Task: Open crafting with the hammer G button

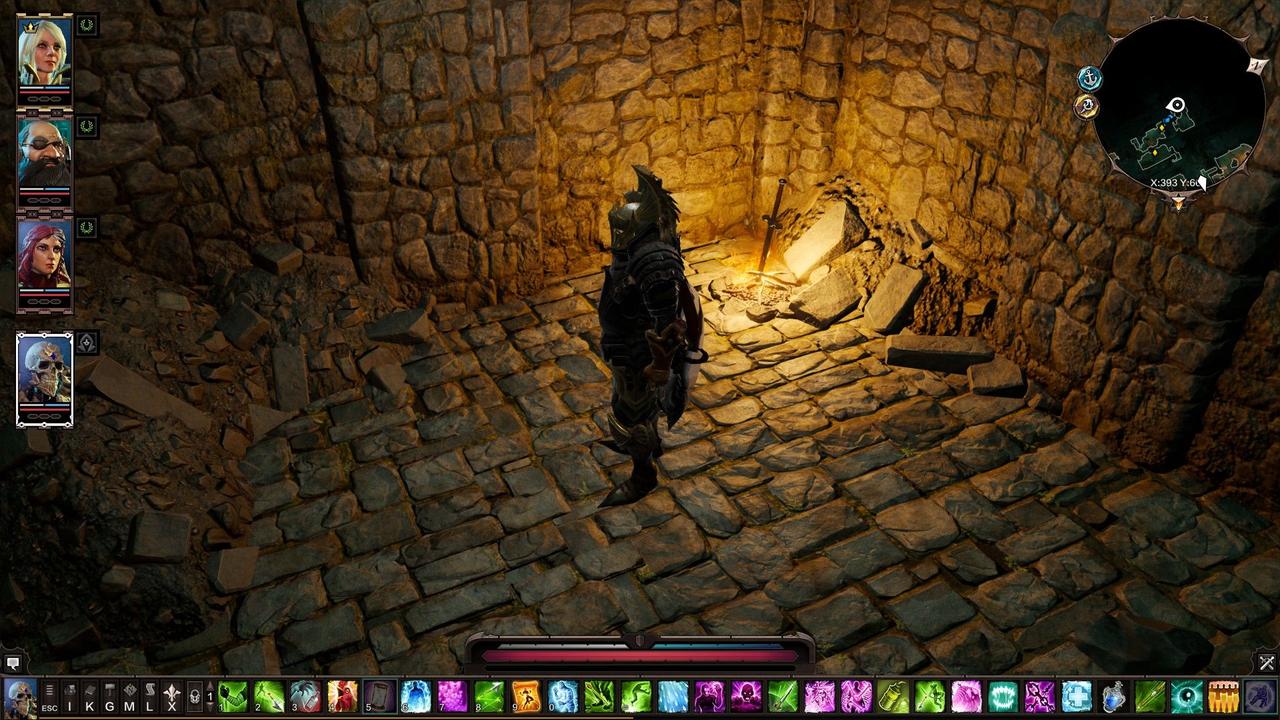Action: pyautogui.click(x=110, y=695)
